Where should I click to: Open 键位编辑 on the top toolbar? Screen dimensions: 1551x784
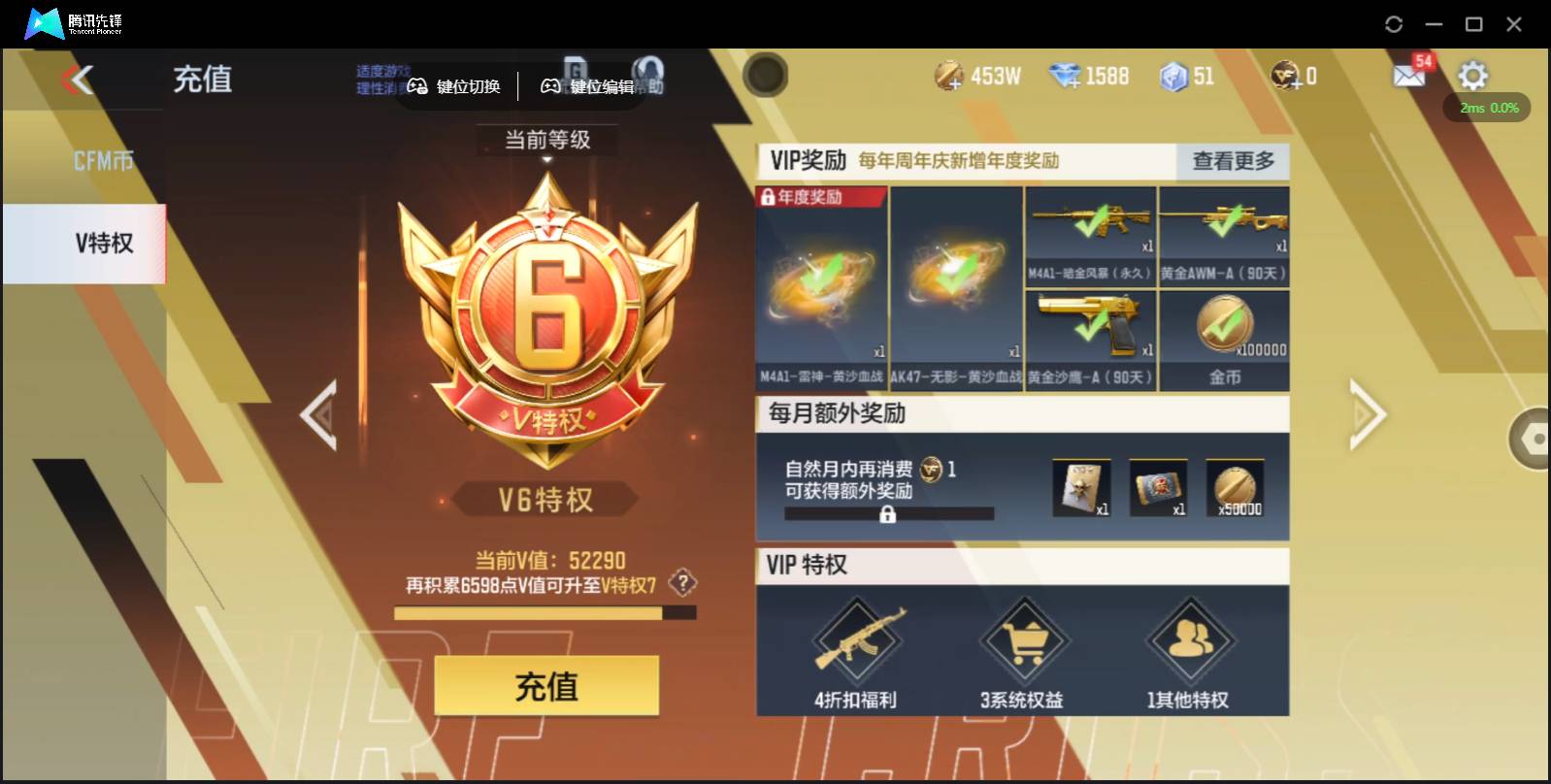[x=586, y=86]
